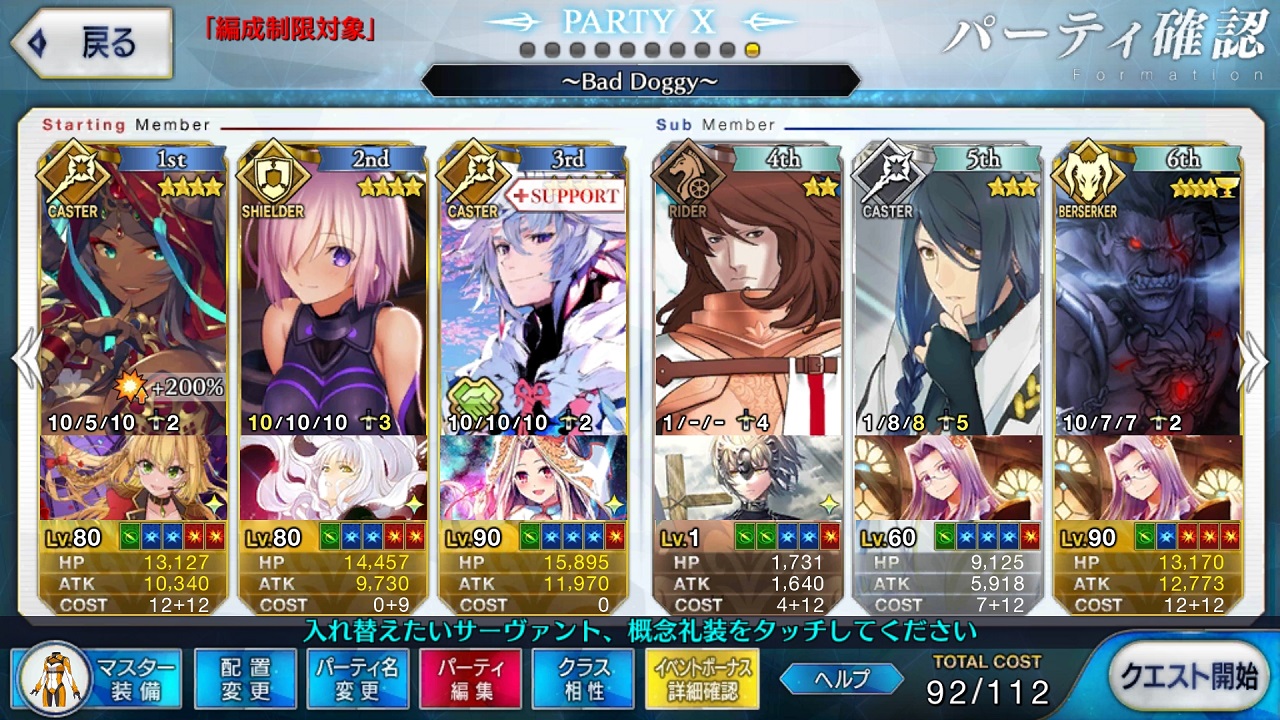1280x720 pixels.
Task: Tap the Berserker's craft essence card
Action: tap(1148, 478)
